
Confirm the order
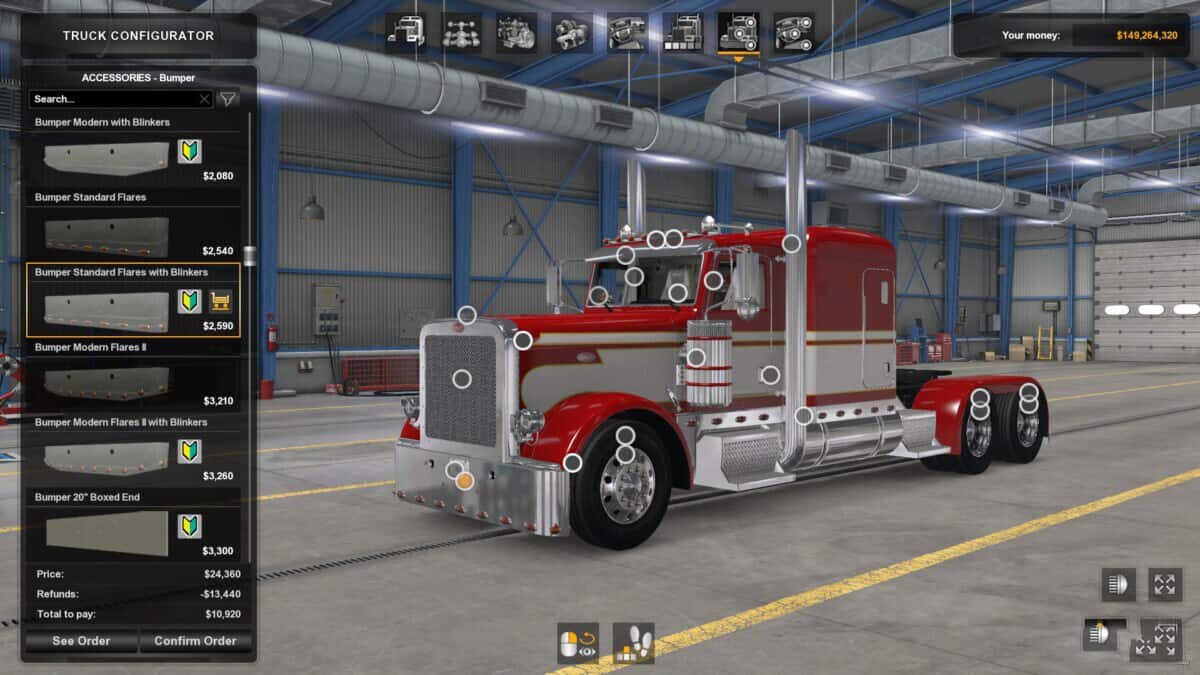(x=195, y=641)
